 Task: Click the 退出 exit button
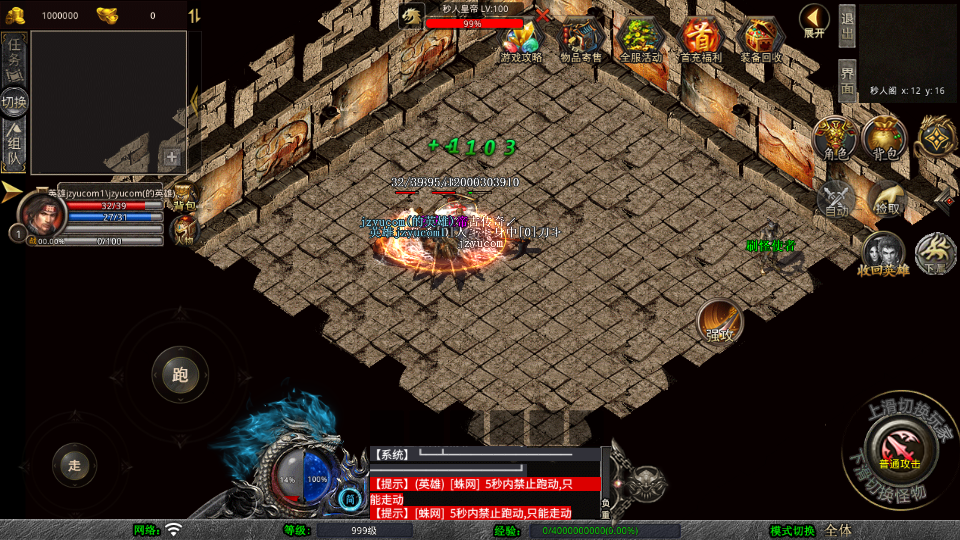(847, 27)
